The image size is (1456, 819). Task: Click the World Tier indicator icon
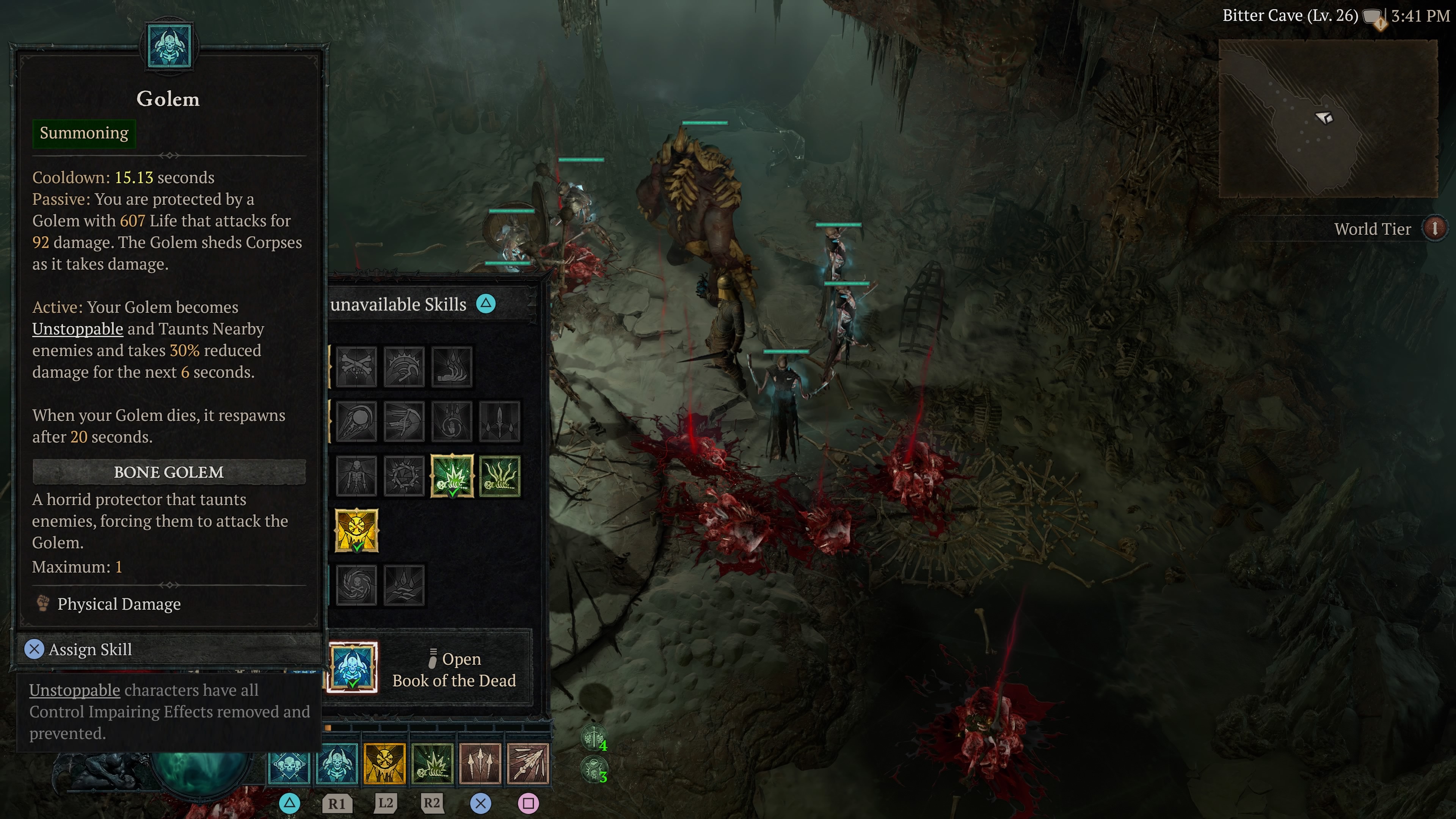(1434, 228)
